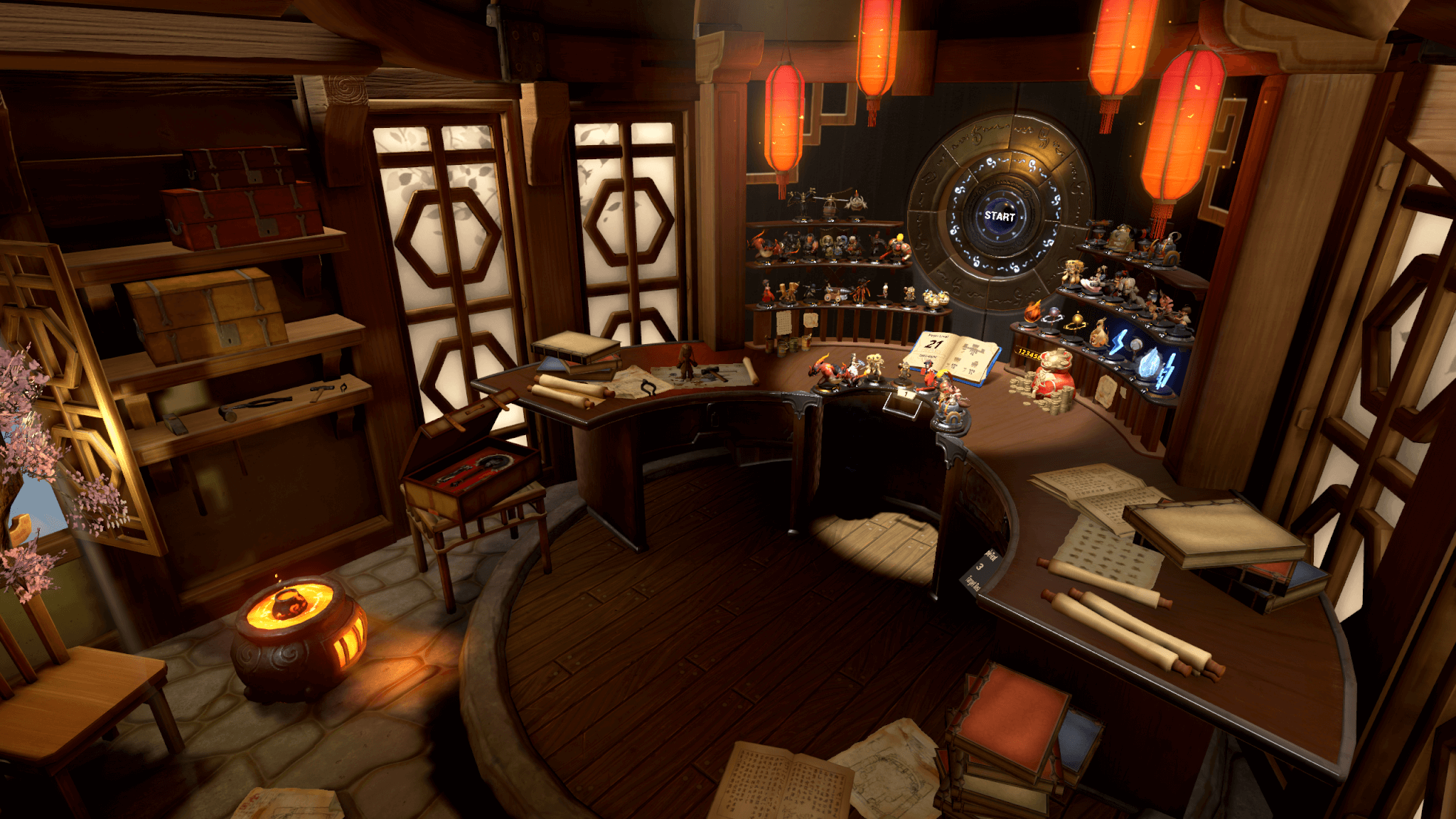
Task: Choose the fireball orb on the right pedestal
Action: (1033, 313)
